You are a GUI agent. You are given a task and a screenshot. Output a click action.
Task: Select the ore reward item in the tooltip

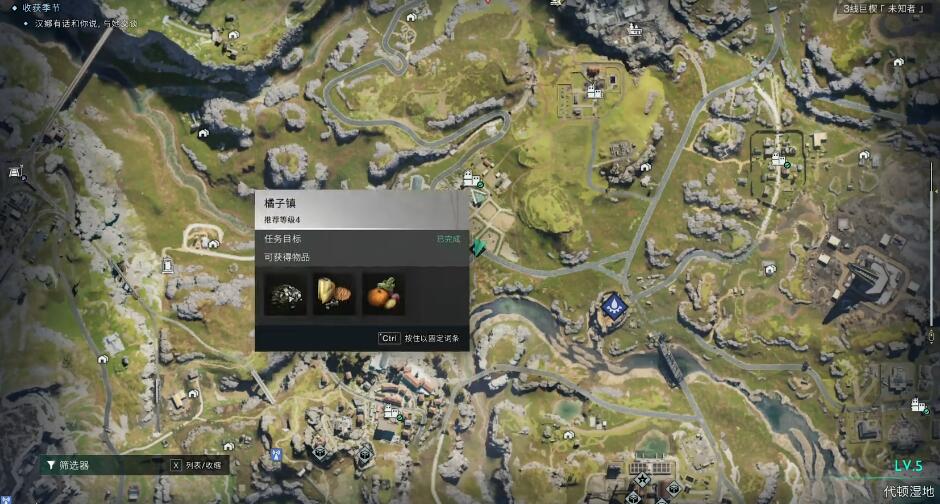coord(285,294)
